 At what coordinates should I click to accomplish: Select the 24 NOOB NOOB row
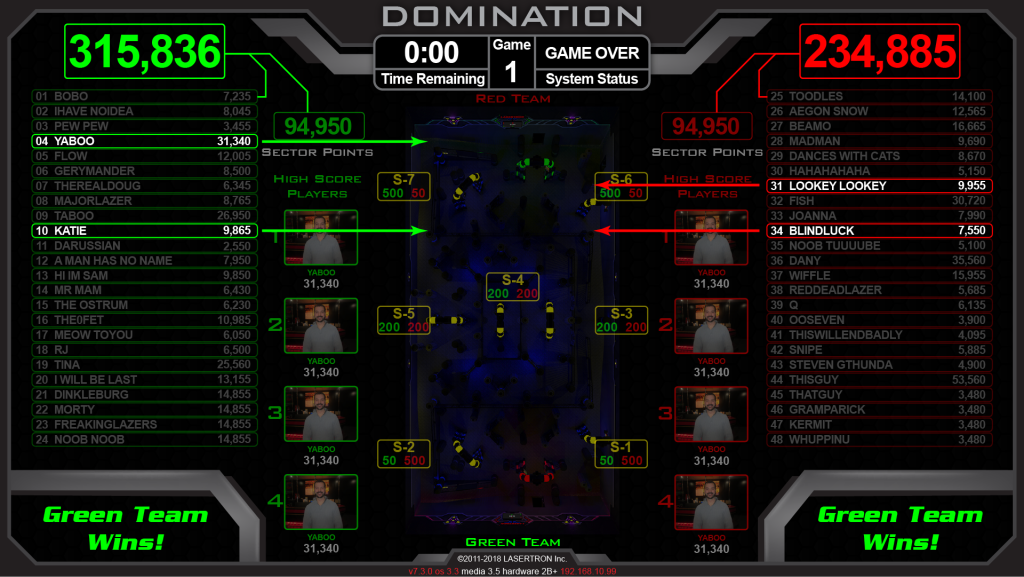pyautogui.click(x=145, y=439)
